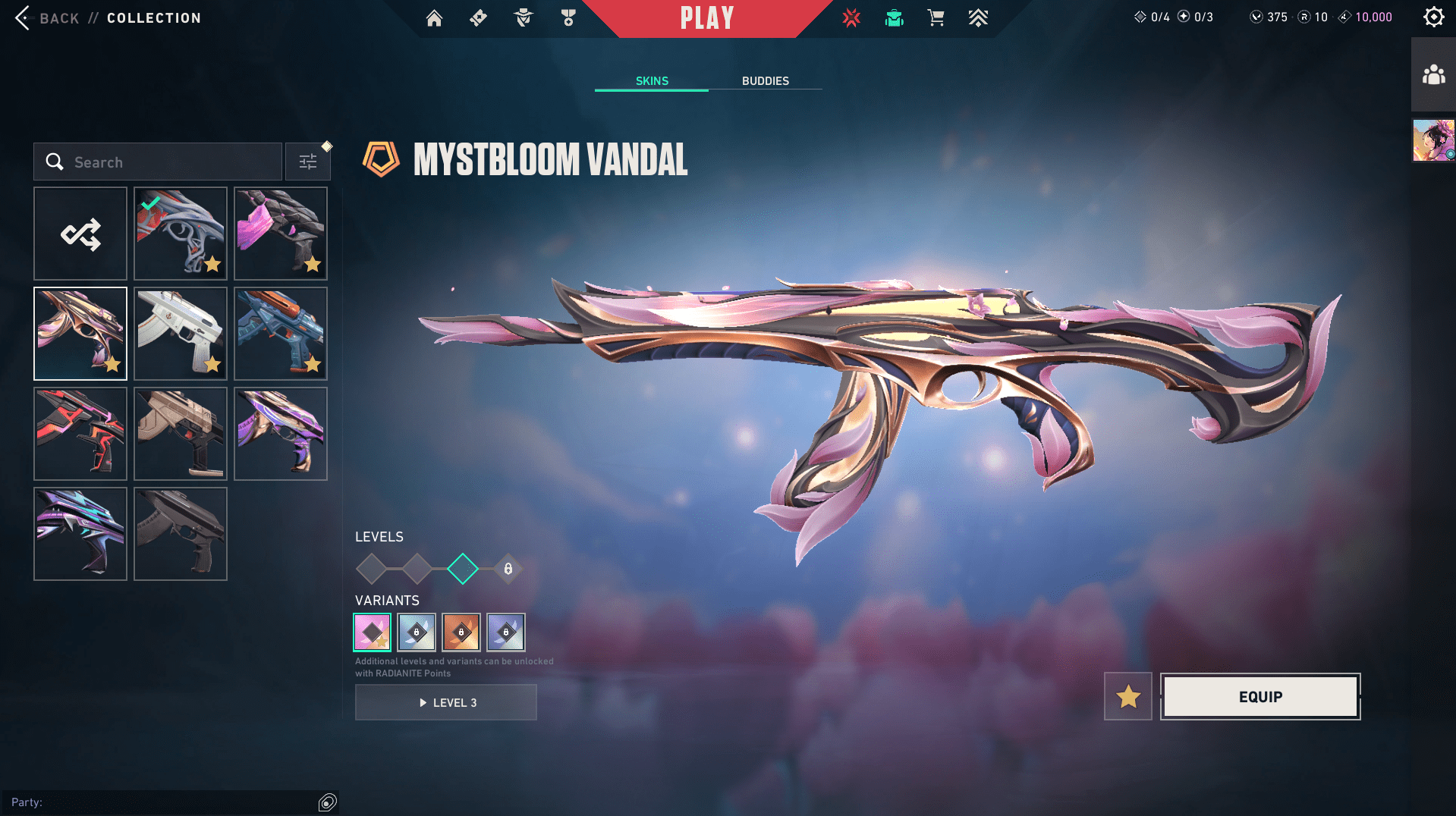The image size is (1456, 816).
Task: Go back to the Collection screen
Action: (46, 17)
